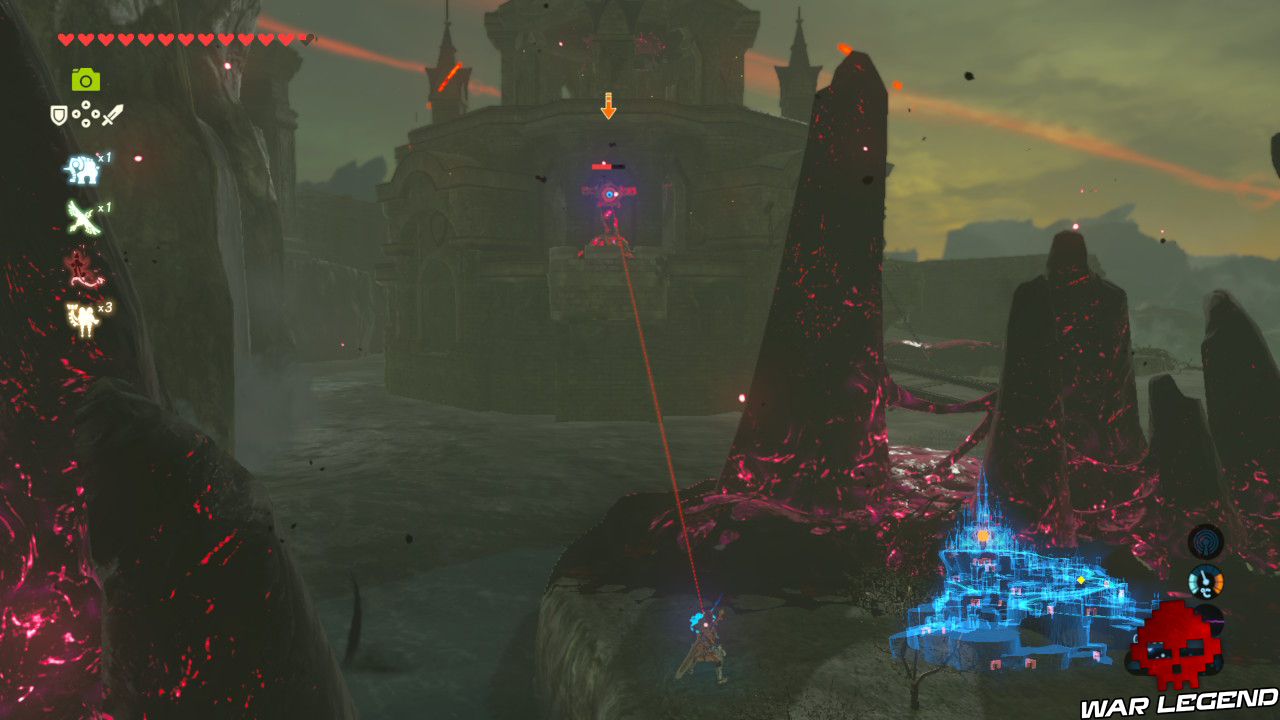Select the camera rune icon
Viewport: 1280px width, 720px height.
coord(87,78)
